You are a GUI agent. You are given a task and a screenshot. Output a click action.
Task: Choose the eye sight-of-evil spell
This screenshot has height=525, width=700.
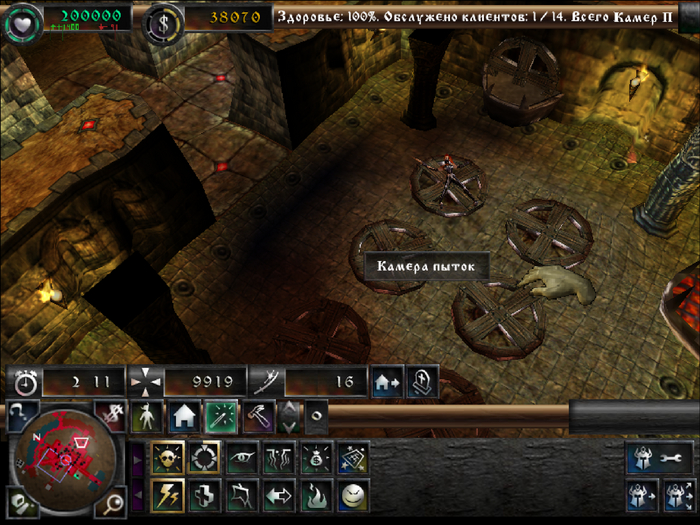tap(241, 457)
